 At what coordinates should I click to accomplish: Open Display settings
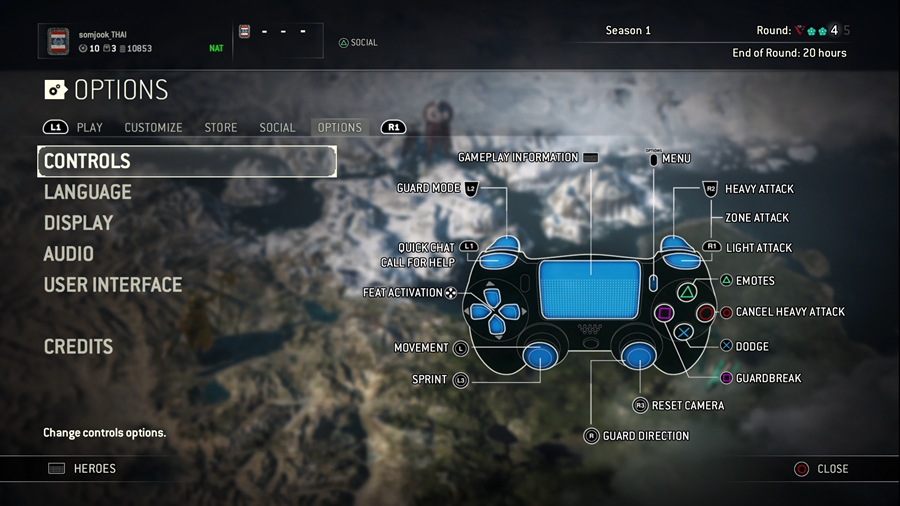(x=78, y=223)
